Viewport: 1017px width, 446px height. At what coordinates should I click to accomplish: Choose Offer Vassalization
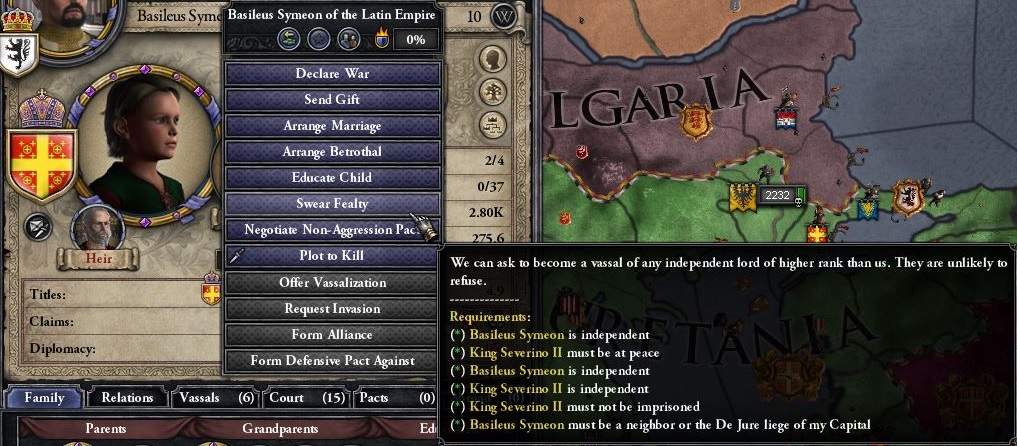332,282
